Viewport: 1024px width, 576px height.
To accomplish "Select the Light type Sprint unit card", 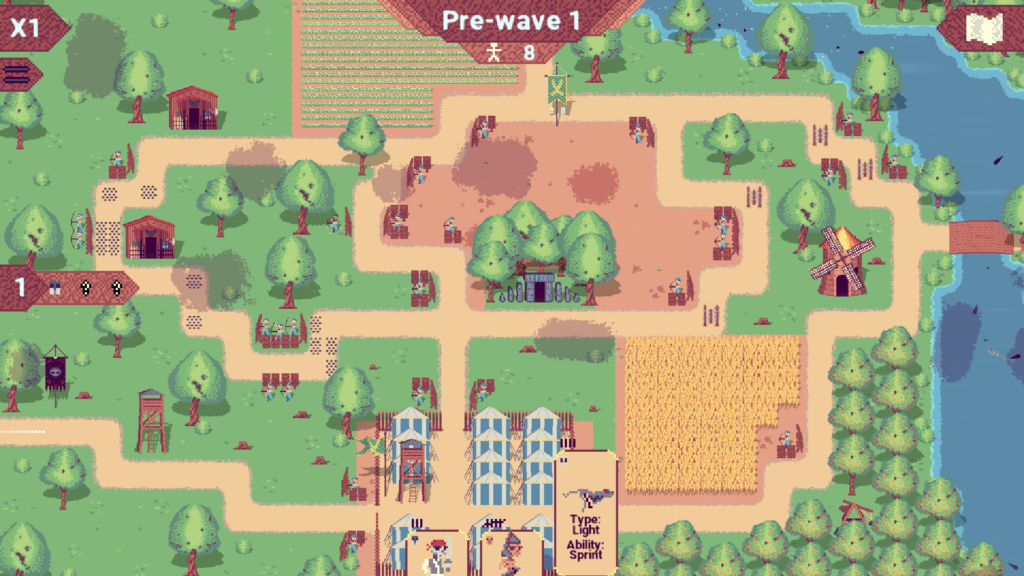I will pos(586,511).
